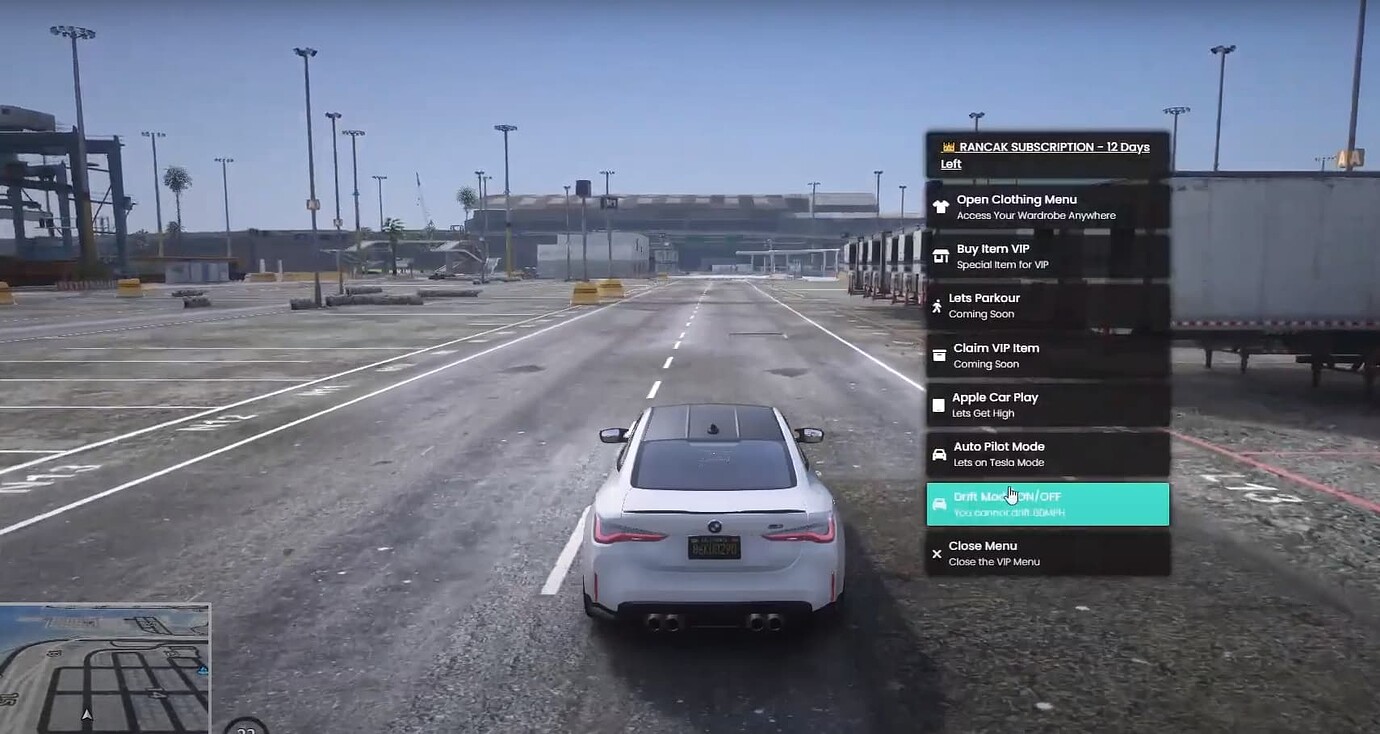Image resolution: width=1380 pixels, height=734 pixels.
Task: Click the crown icon on the subscription header
Action: [947, 146]
